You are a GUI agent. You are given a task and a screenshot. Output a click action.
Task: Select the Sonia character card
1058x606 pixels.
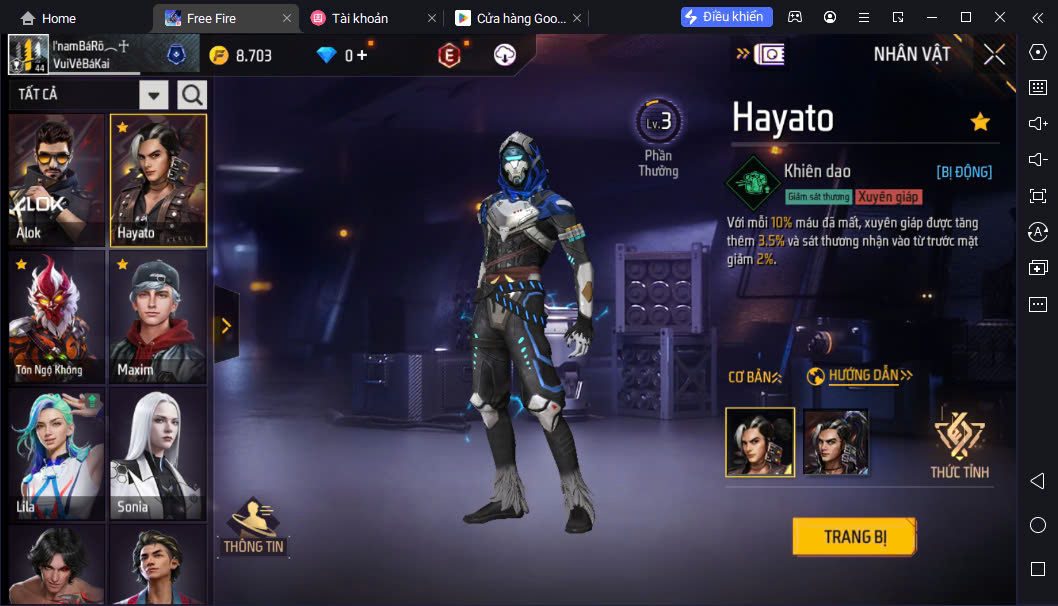(x=158, y=453)
